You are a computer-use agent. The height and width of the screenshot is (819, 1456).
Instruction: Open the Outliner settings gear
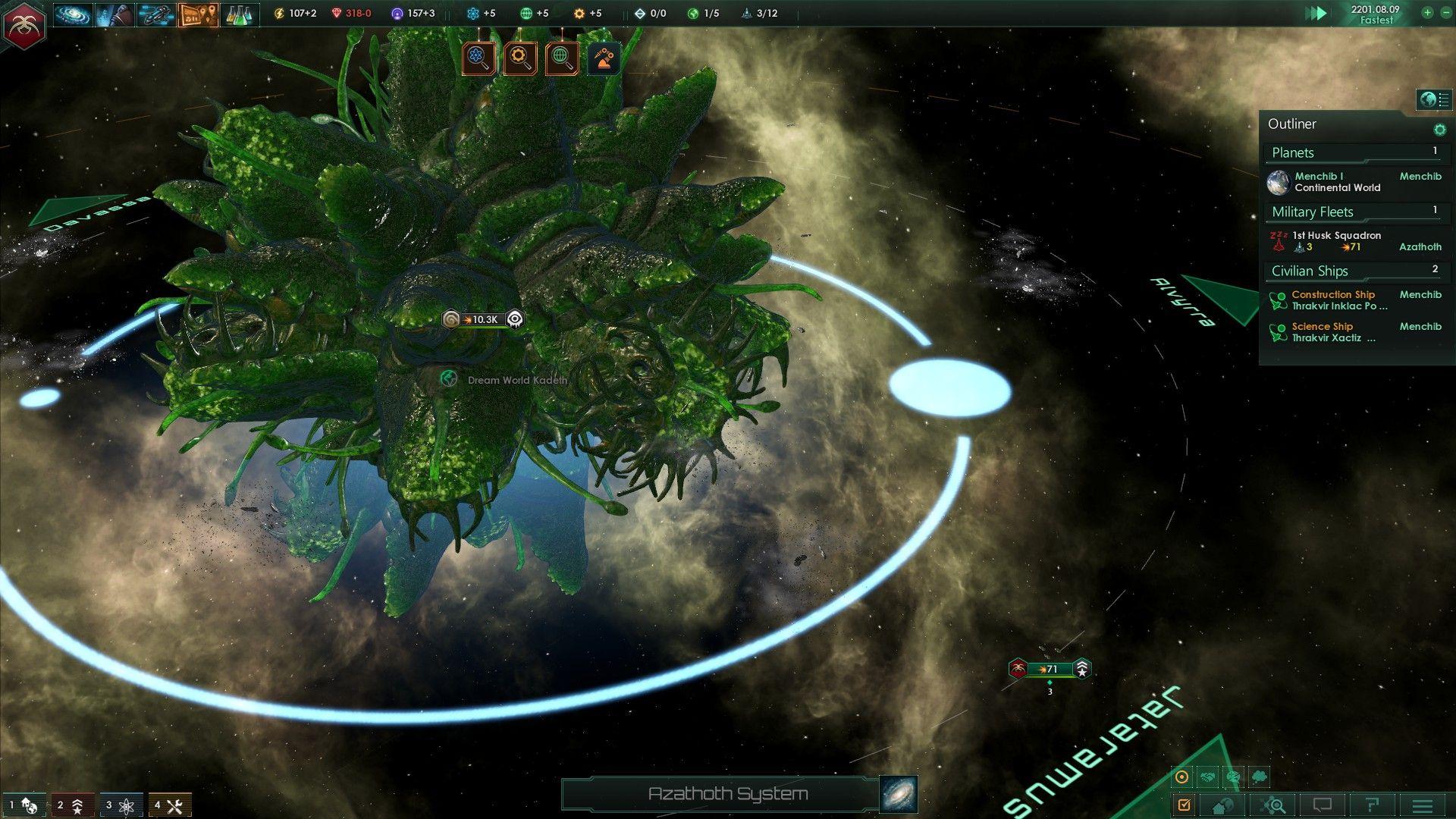click(1439, 130)
